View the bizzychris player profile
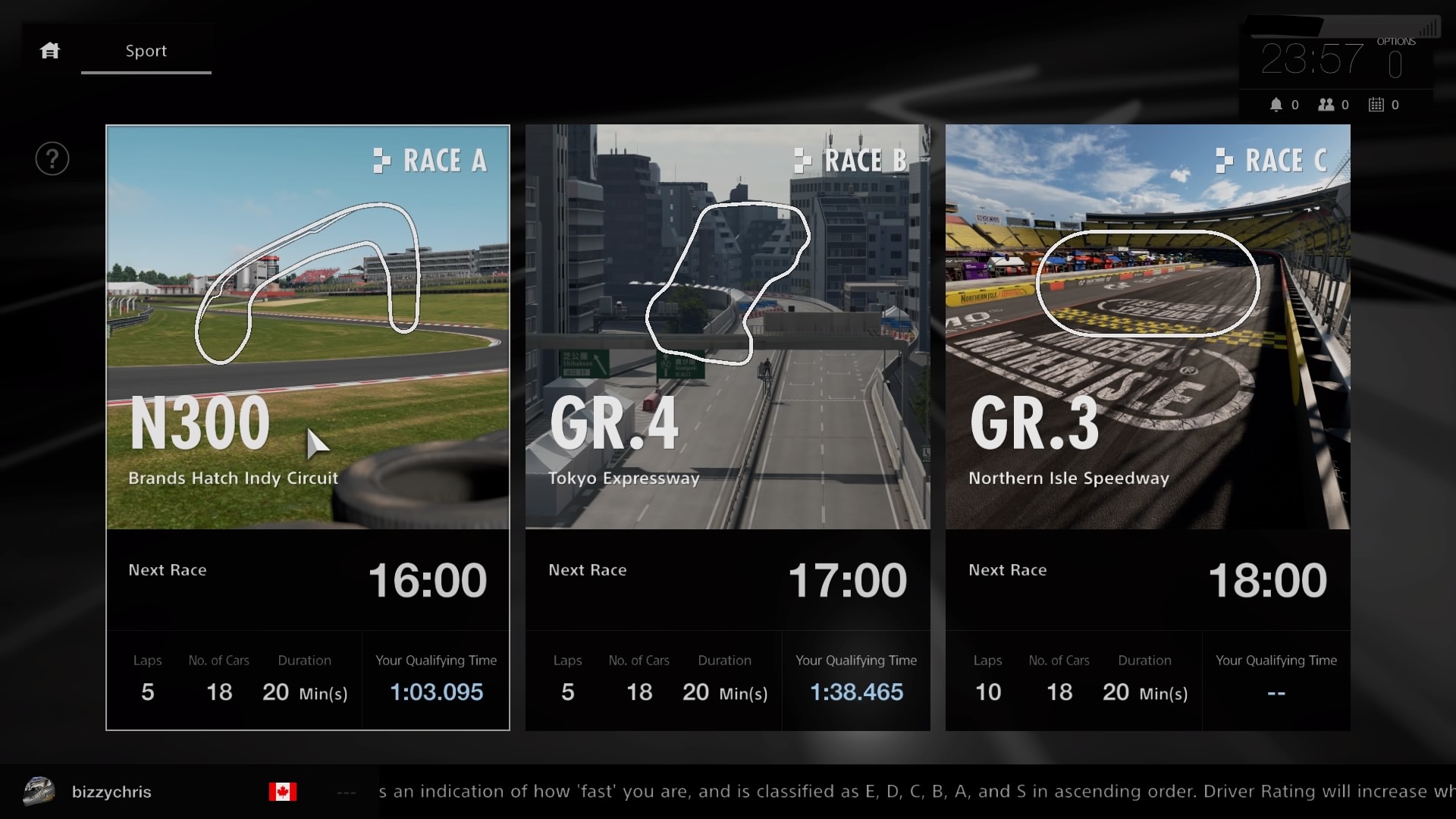 tap(111, 792)
